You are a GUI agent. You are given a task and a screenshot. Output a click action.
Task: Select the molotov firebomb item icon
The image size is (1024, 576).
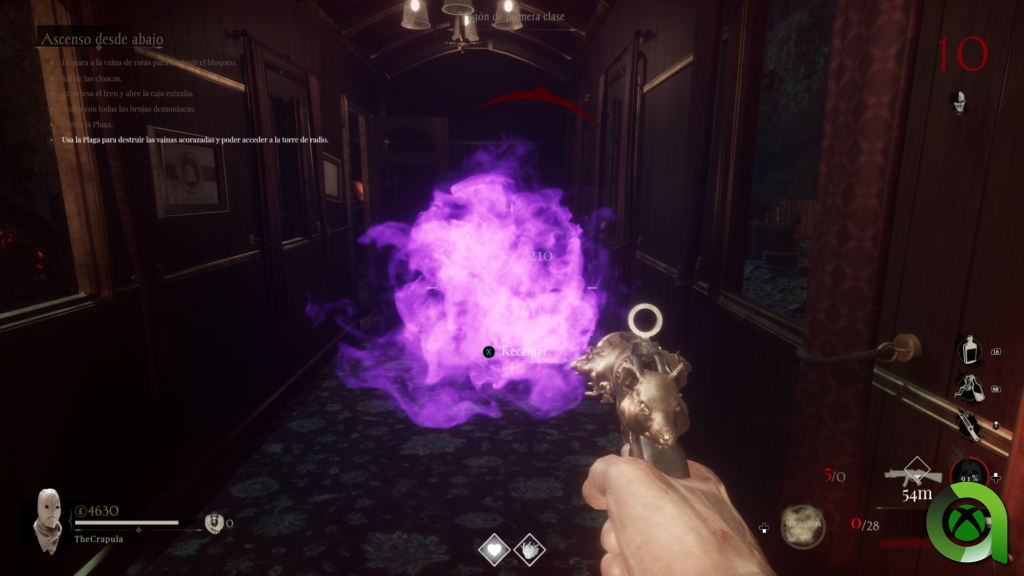(x=967, y=386)
